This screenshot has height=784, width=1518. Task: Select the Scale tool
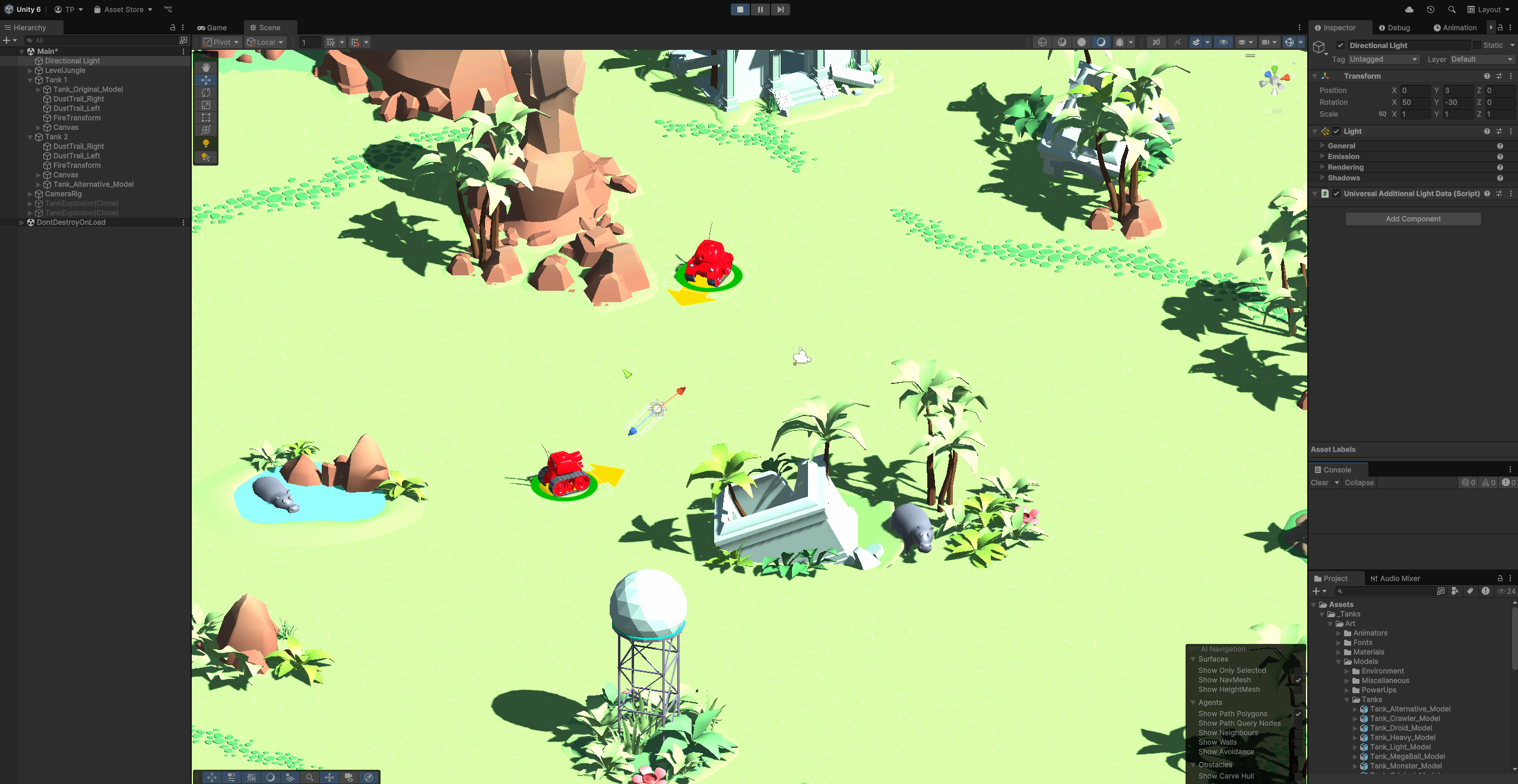click(205, 105)
